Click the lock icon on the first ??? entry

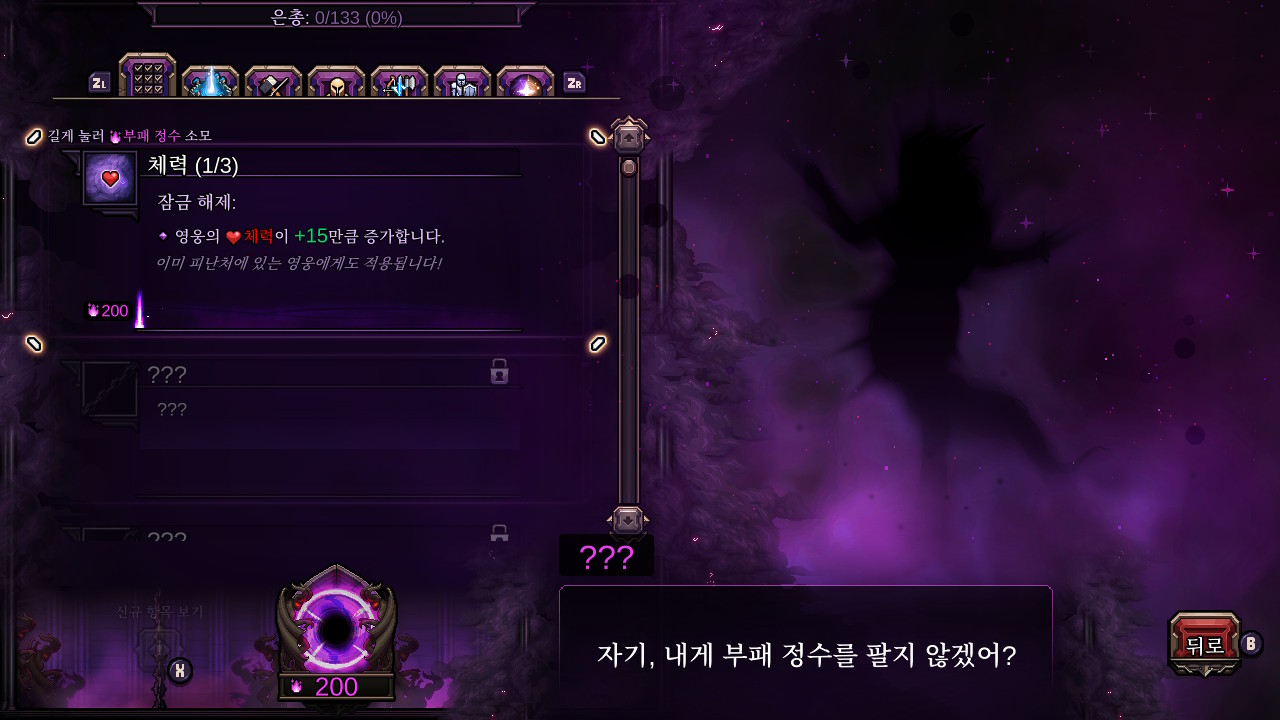500,371
